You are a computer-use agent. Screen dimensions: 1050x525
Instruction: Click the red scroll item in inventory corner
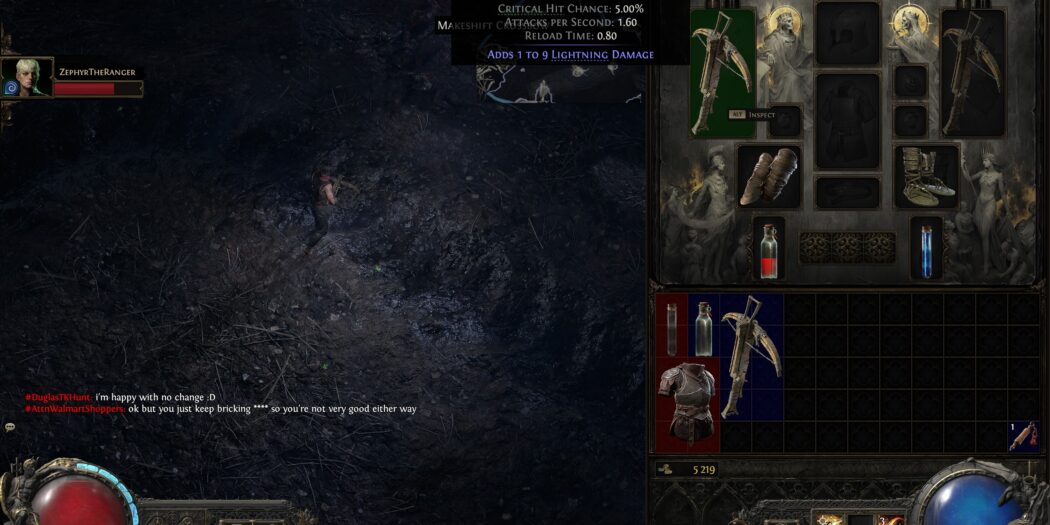(1023, 436)
